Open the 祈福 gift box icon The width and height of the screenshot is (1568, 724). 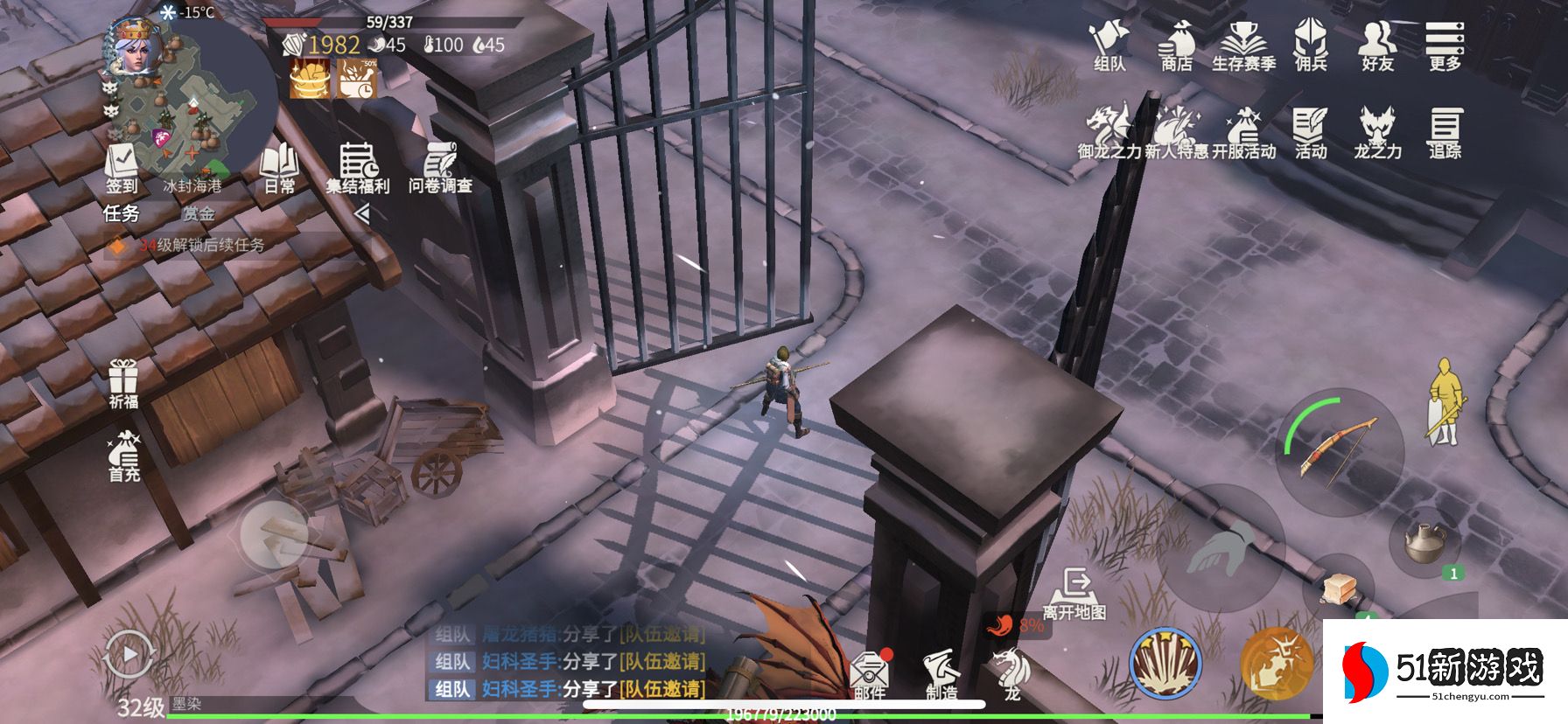tap(123, 383)
